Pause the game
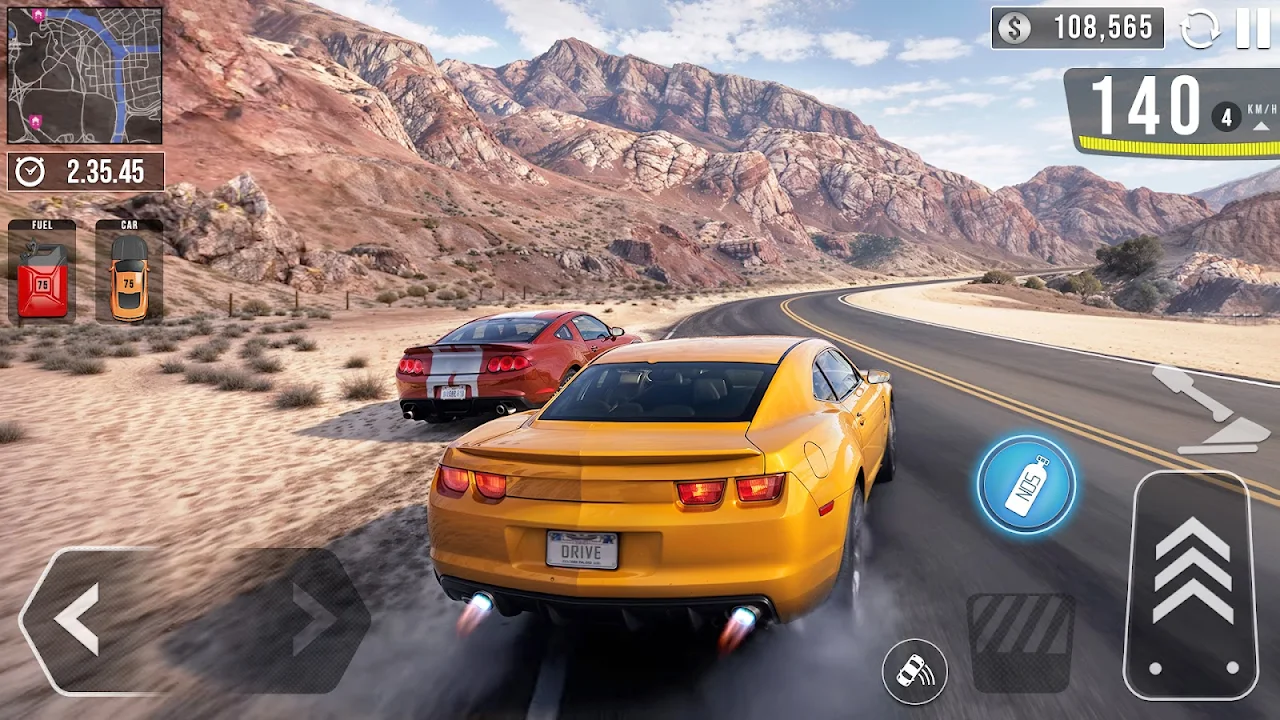The image size is (1280, 720). [1252, 28]
